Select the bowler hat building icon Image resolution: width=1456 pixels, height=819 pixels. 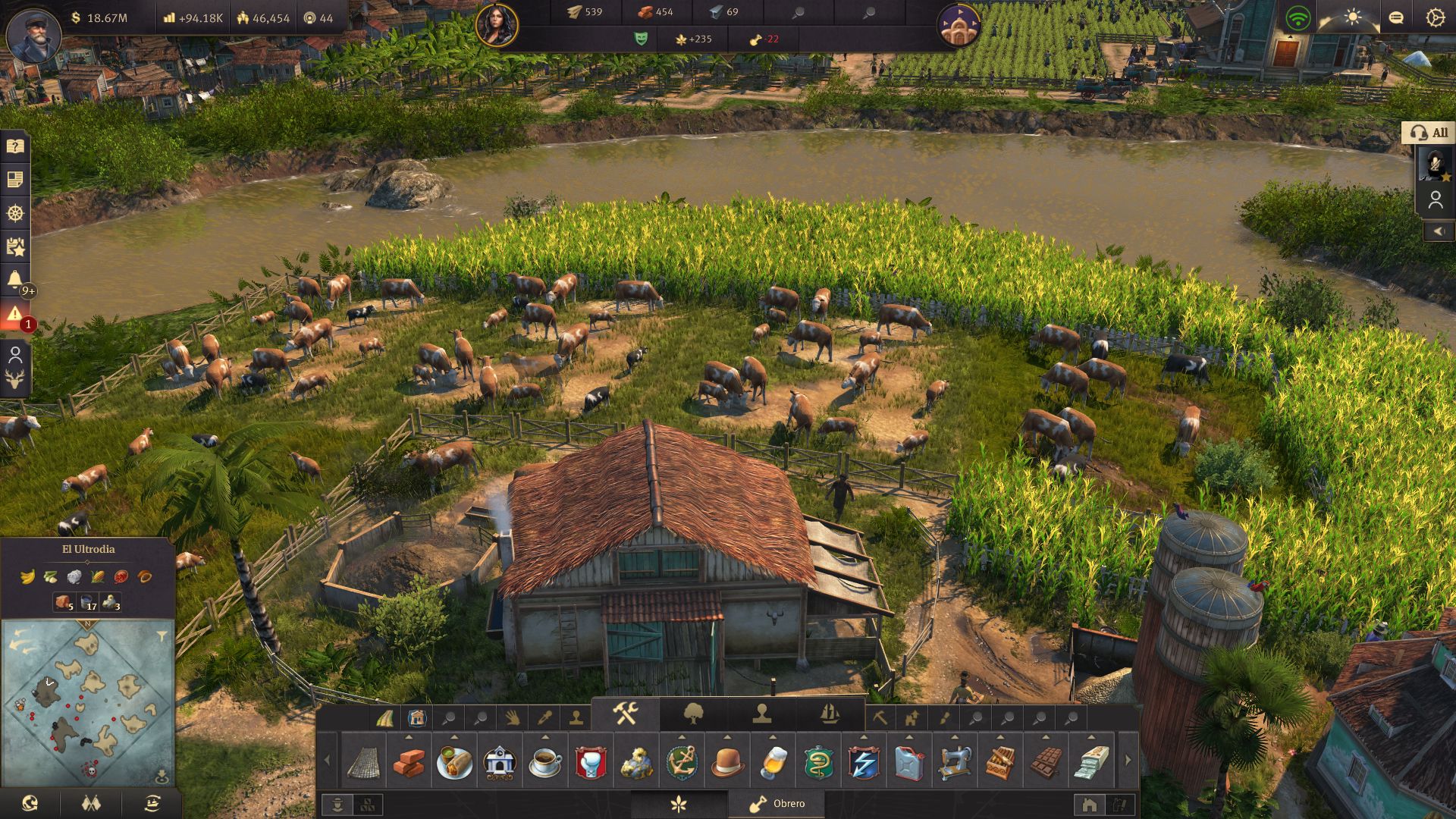pos(727,761)
